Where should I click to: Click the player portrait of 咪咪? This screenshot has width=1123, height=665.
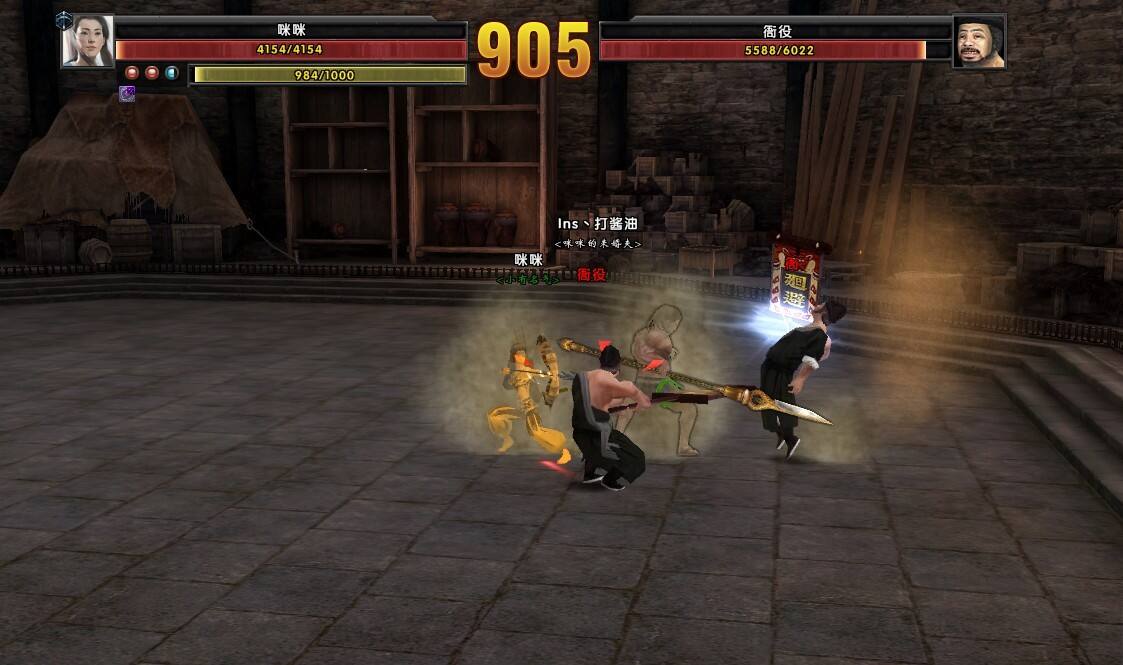(x=87, y=41)
